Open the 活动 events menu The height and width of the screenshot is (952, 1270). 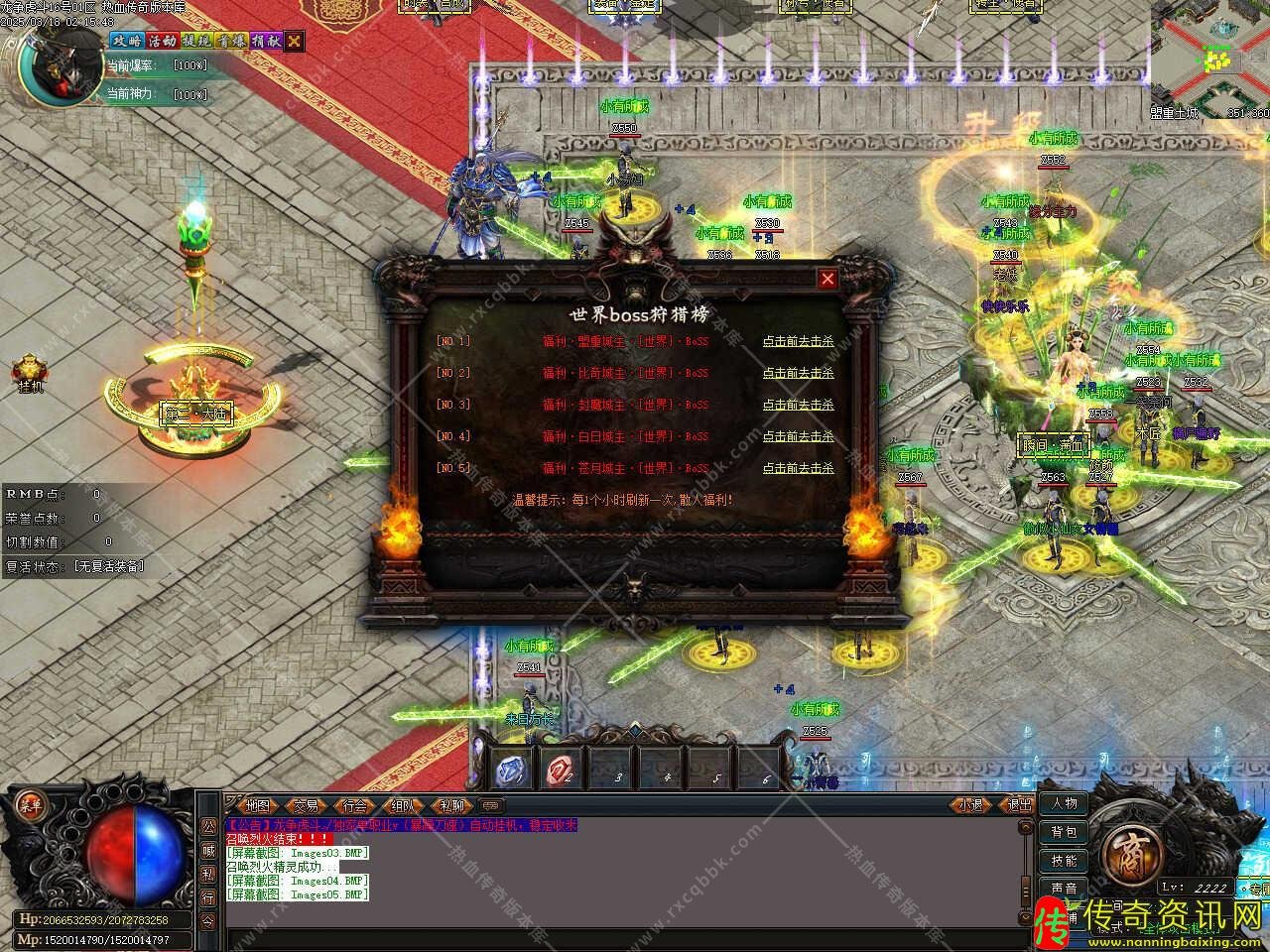point(161,41)
